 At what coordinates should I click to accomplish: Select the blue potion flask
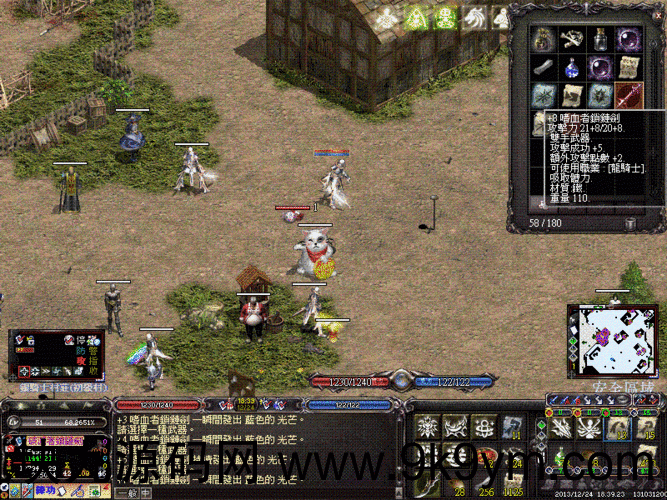tap(572, 68)
